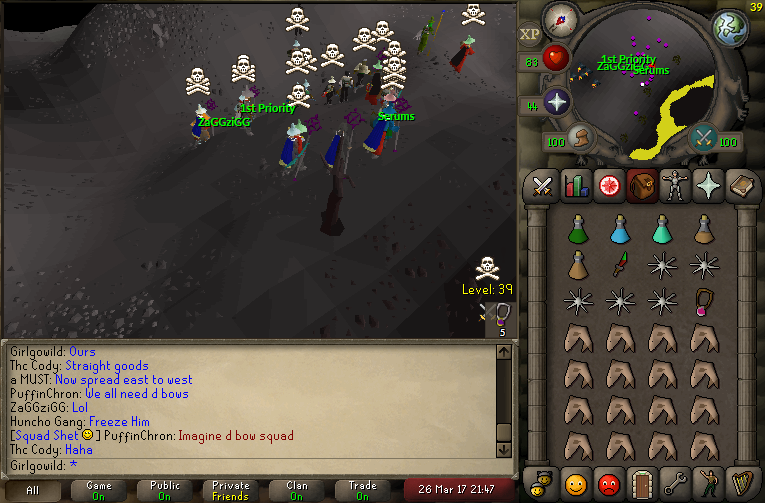Switch to the Stats tab
765x503 pixels.
(575, 186)
